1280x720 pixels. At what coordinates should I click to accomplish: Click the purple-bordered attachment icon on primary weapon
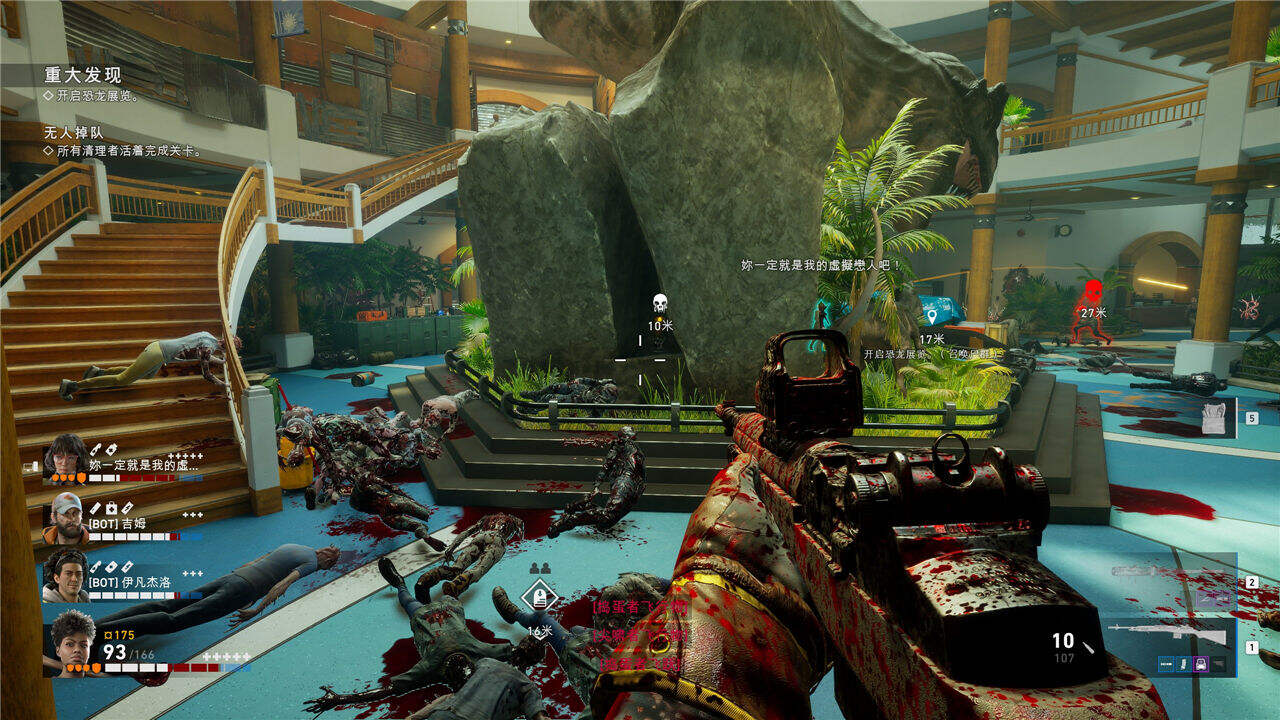[x=1201, y=663]
